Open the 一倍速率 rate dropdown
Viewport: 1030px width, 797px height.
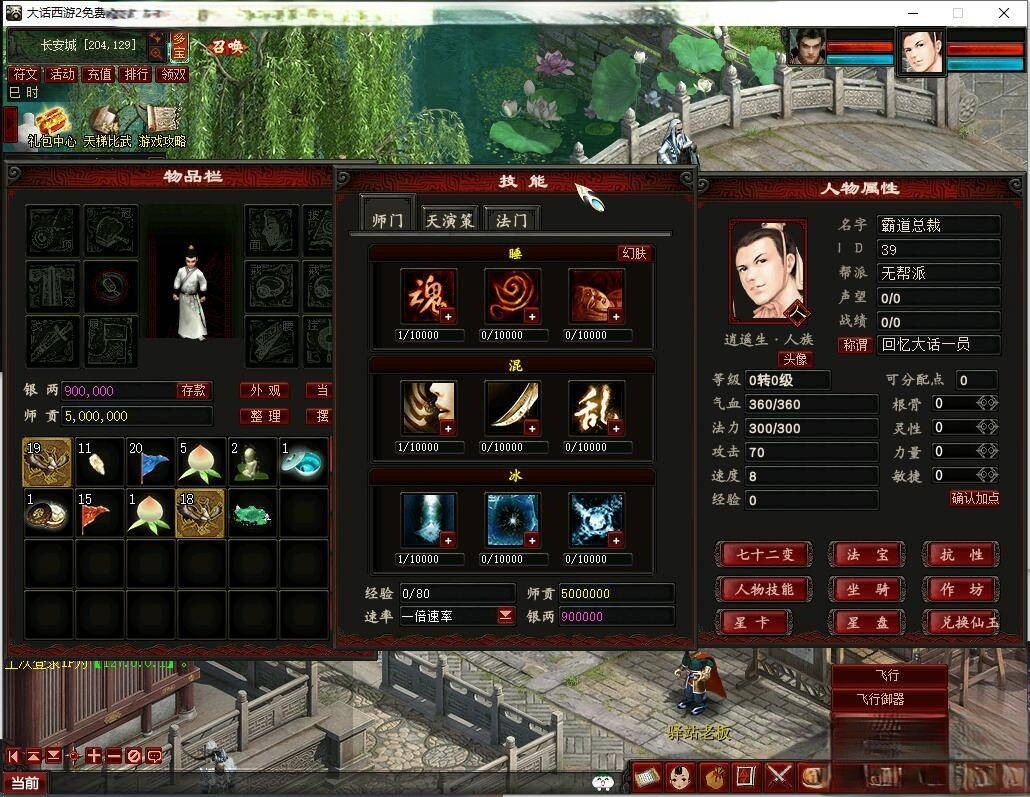(506, 616)
